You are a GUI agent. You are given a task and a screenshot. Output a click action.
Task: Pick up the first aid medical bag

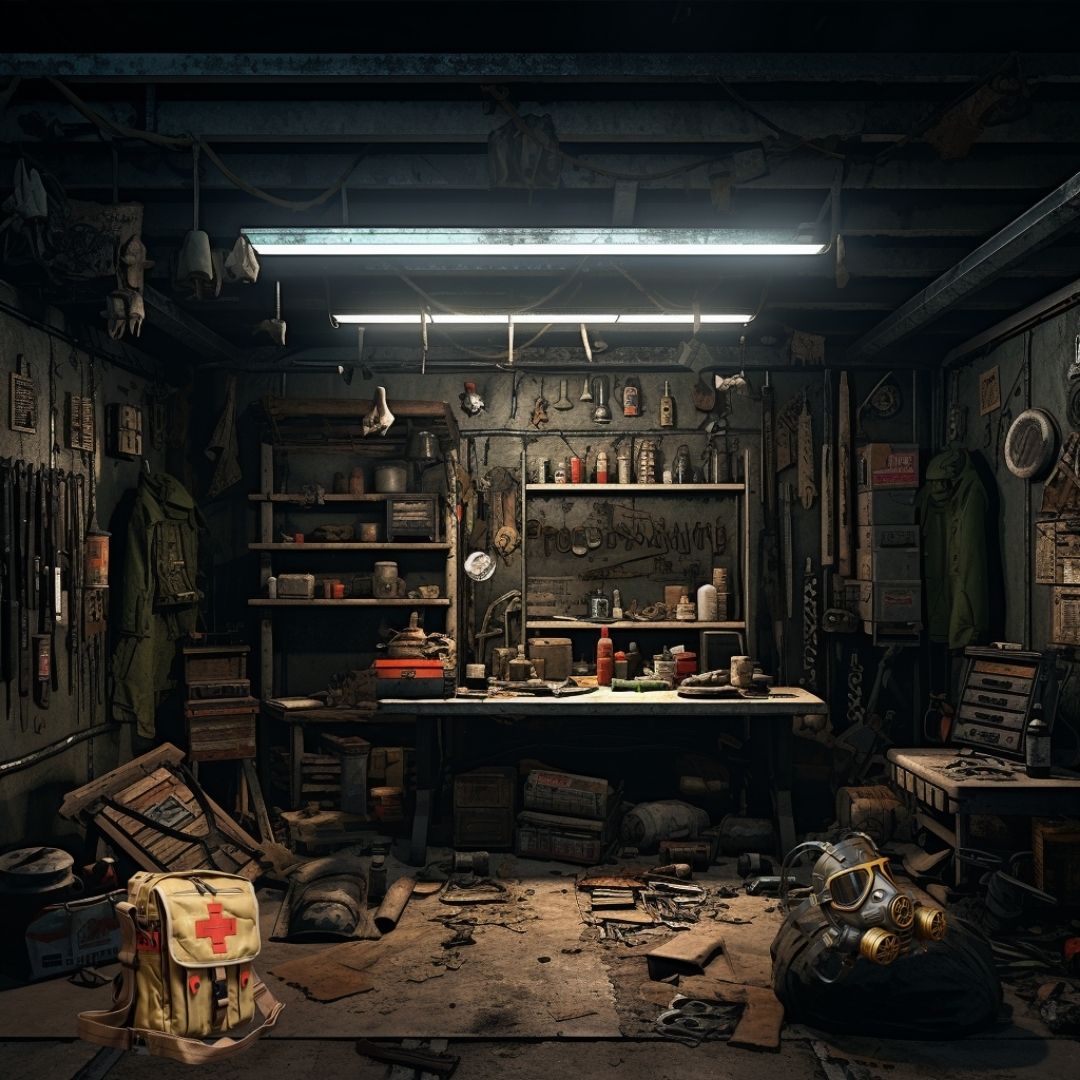tap(196, 948)
